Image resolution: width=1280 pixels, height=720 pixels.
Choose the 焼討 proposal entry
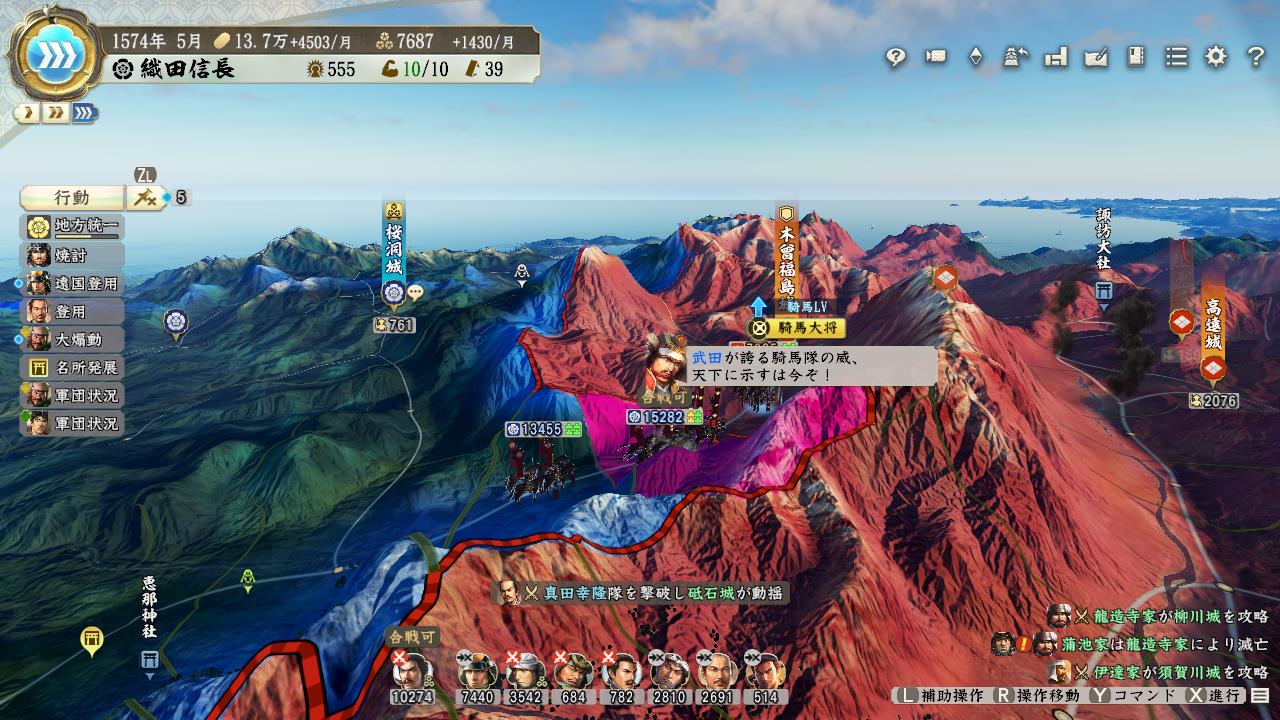(72, 255)
